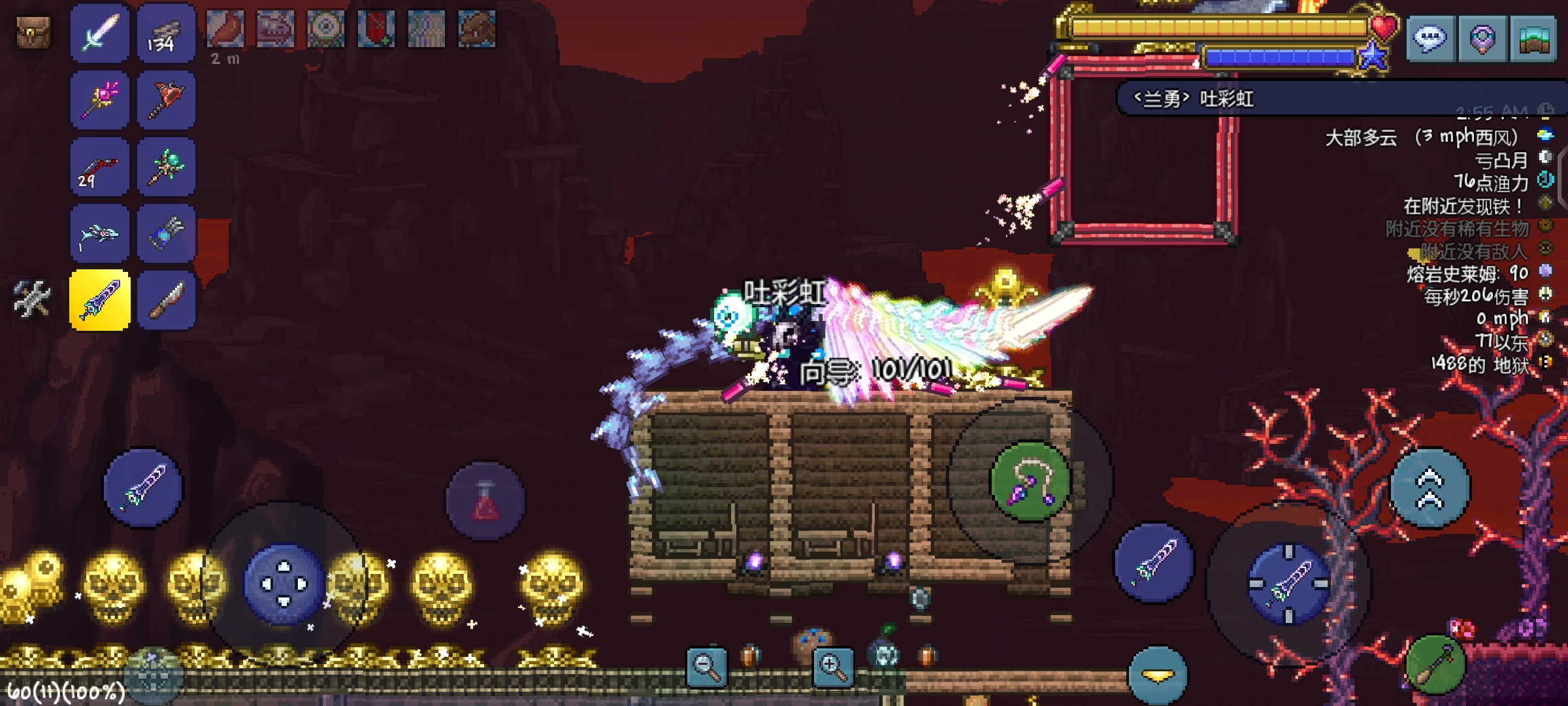Use the quick heal potion button

click(x=485, y=501)
